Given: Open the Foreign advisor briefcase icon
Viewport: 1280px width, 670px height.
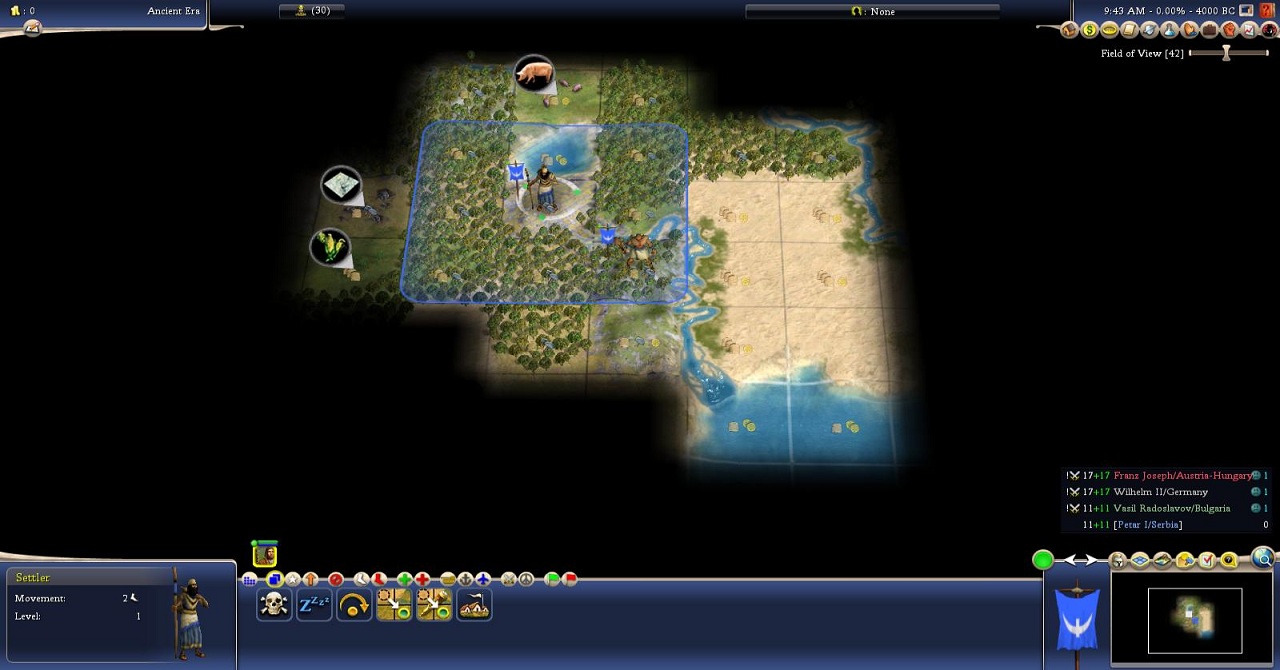Looking at the screenshot, I should (1209, 30).
